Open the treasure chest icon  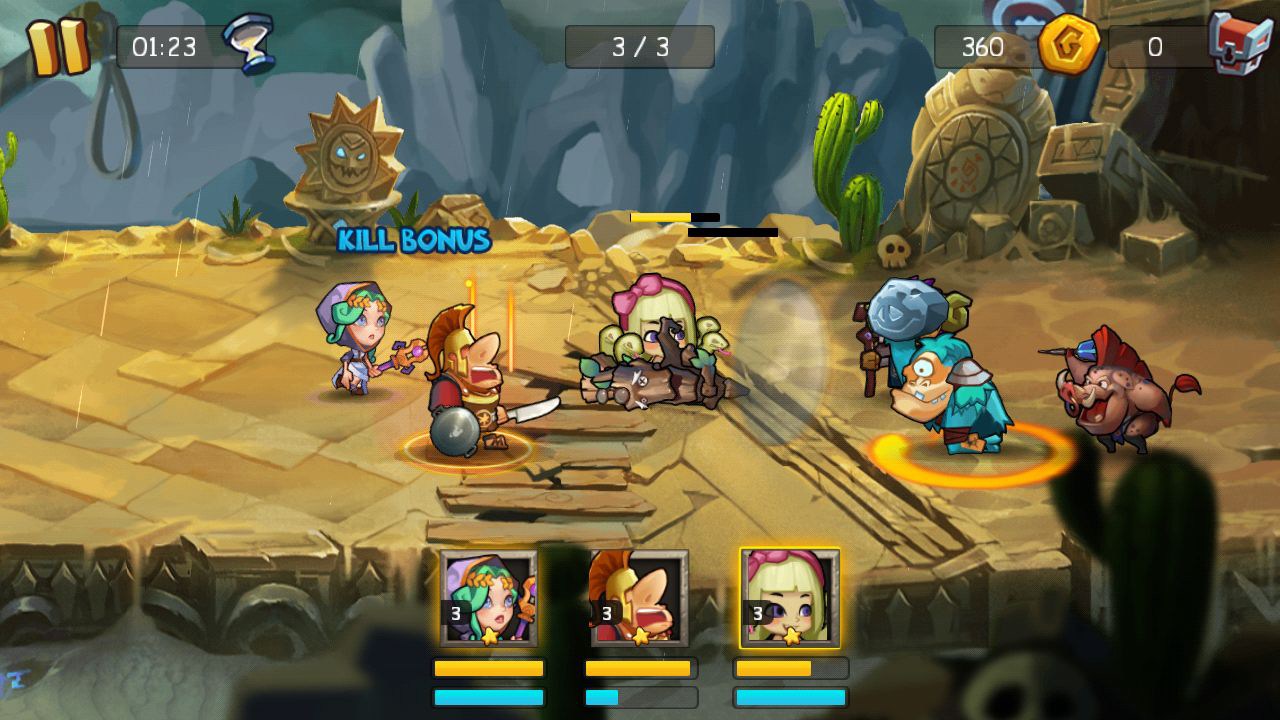tap(1239, 43)
